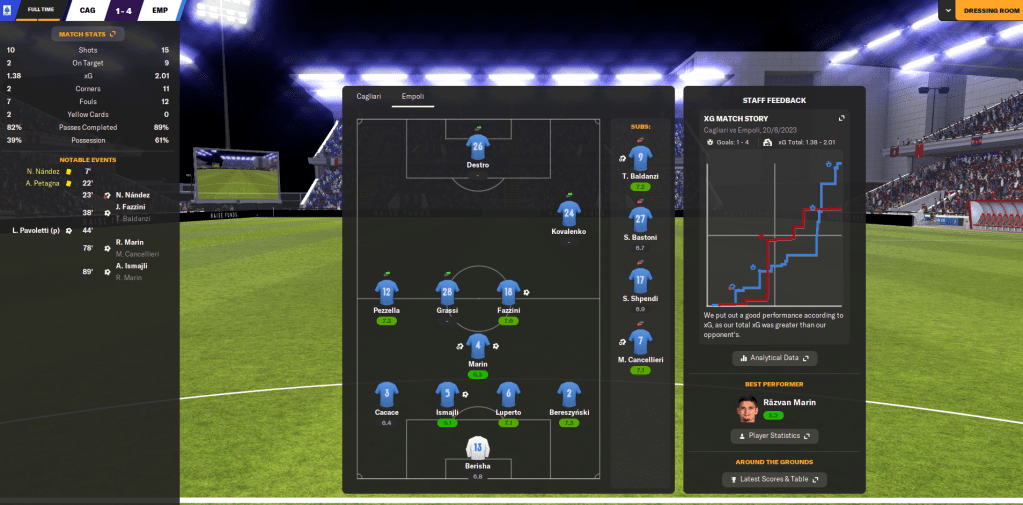The width and height of the screenshot is (1023, 505).
Task: Select defender Bereszyński
Action: coord(569,394)
